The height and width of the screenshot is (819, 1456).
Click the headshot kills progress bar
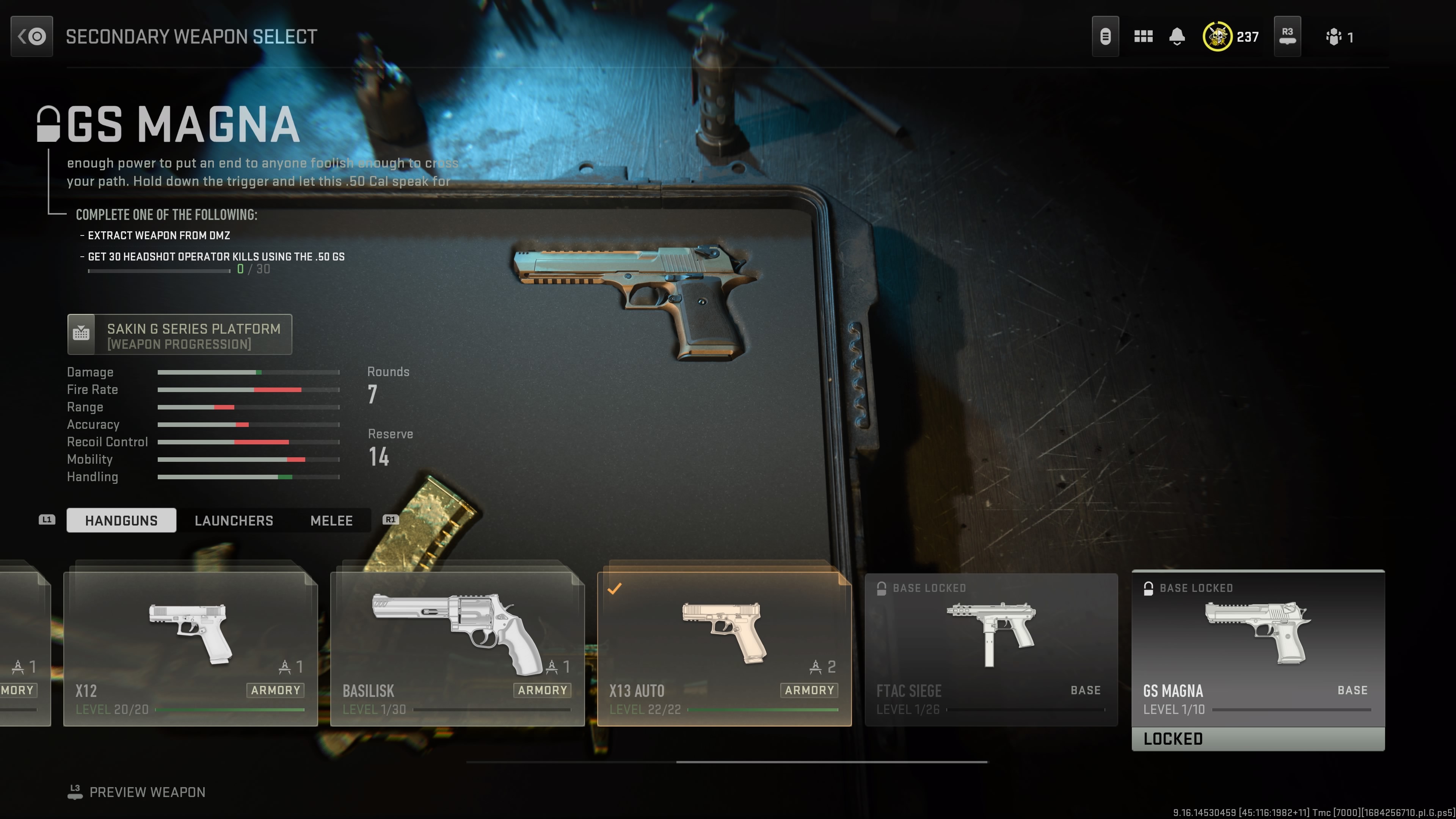[158, 270]
